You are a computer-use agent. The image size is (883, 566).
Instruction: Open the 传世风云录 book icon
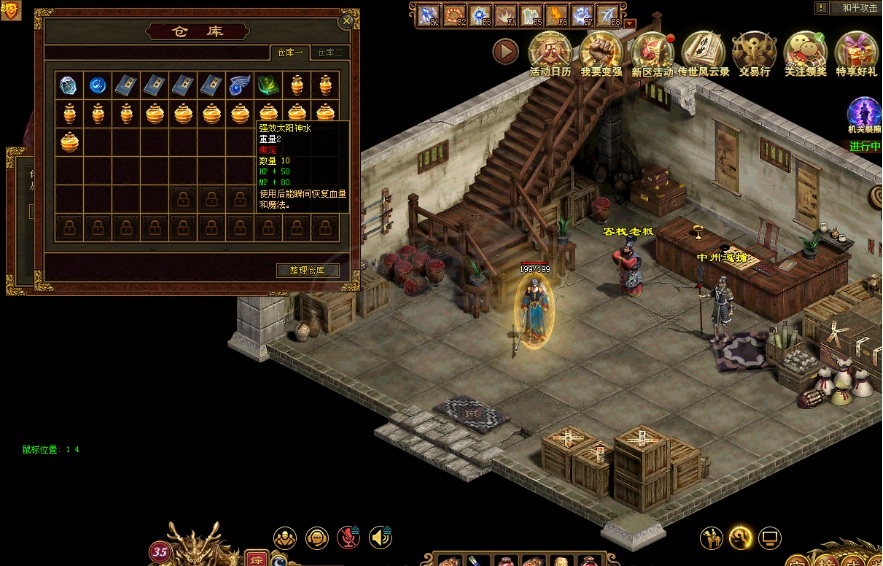[x=703, y=50]
